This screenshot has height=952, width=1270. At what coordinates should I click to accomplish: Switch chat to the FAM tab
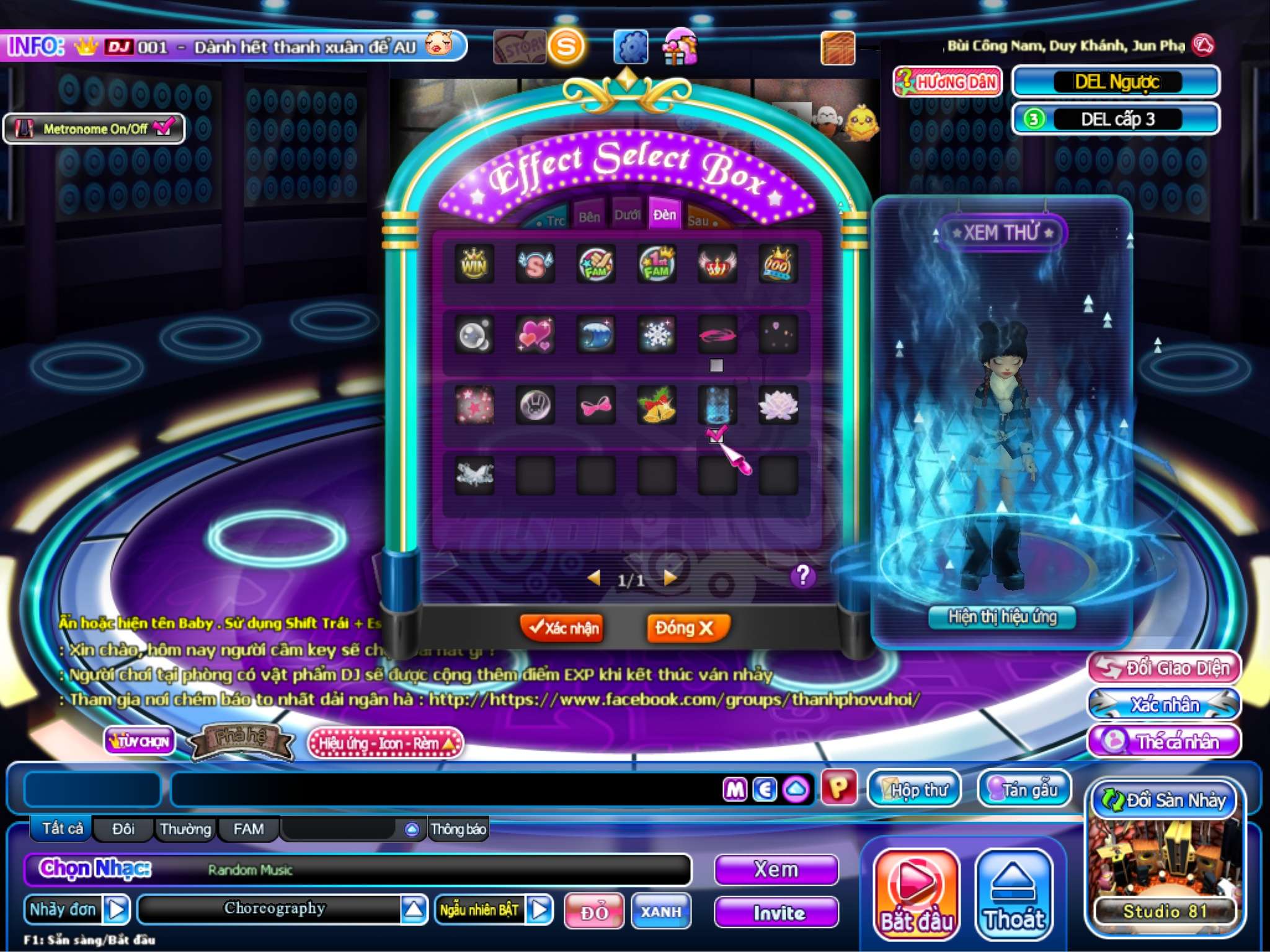click(248, 829)
